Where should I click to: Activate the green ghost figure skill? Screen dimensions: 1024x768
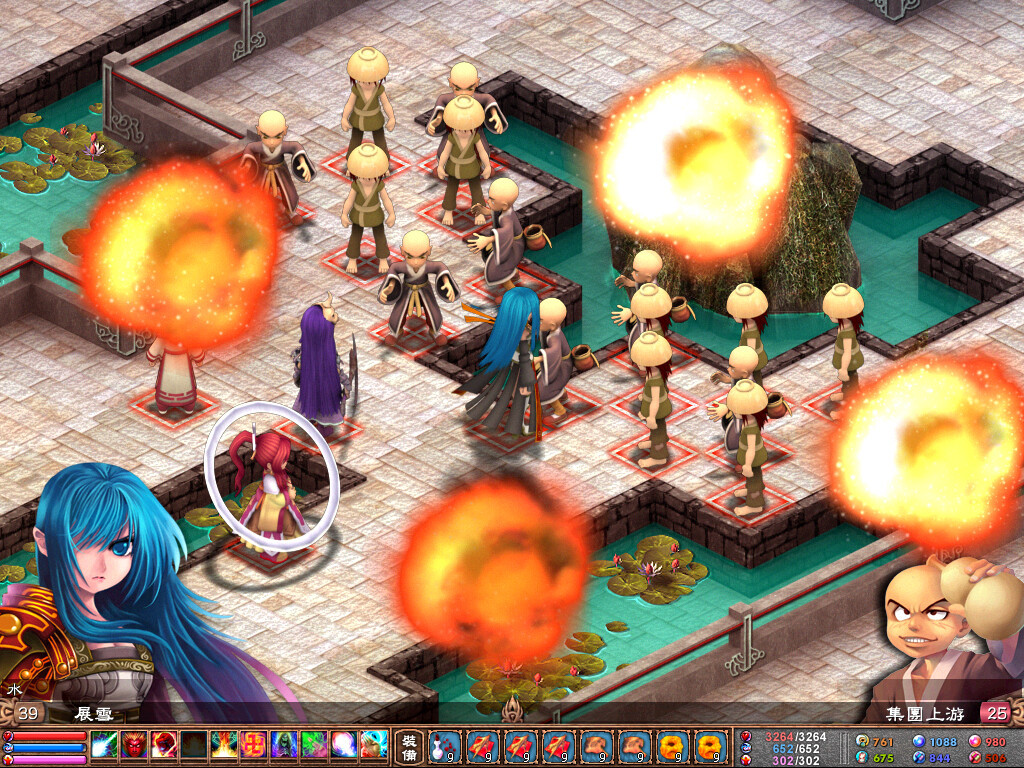(284, 745)
